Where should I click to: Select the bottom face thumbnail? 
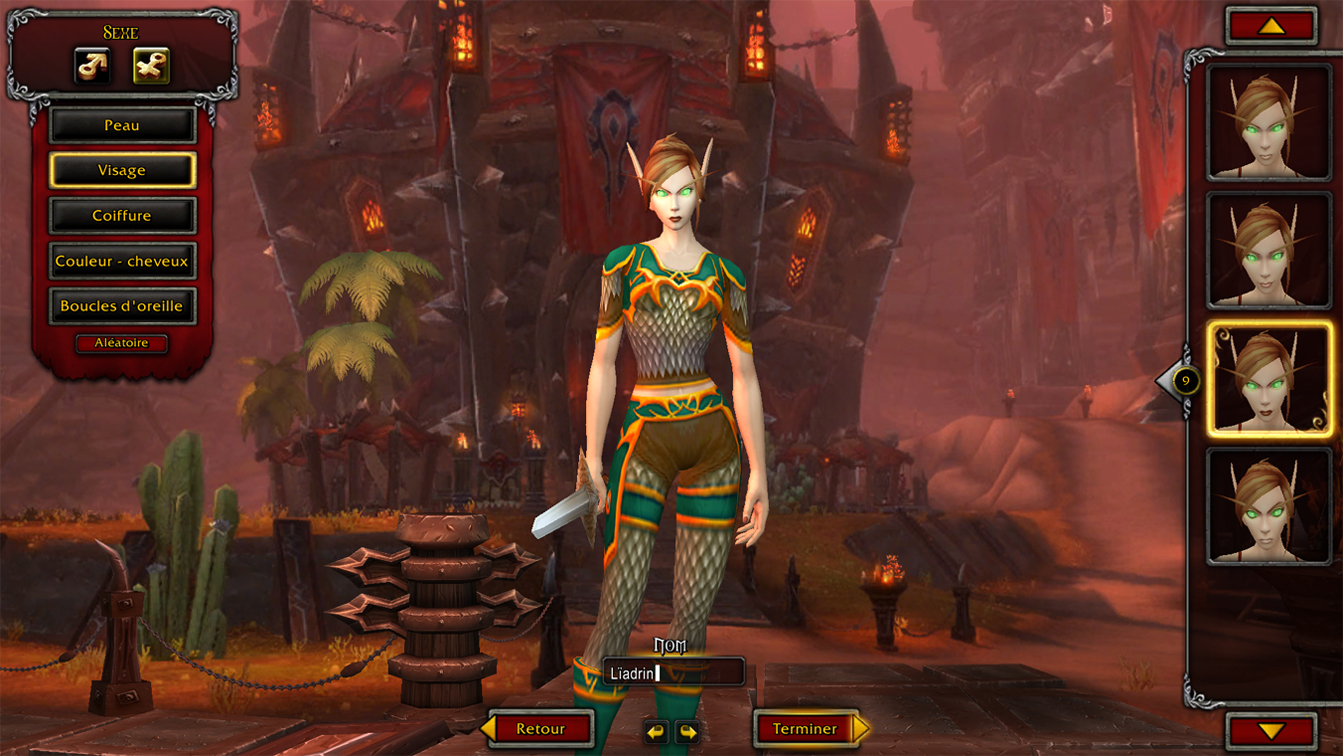(1269, 506)
